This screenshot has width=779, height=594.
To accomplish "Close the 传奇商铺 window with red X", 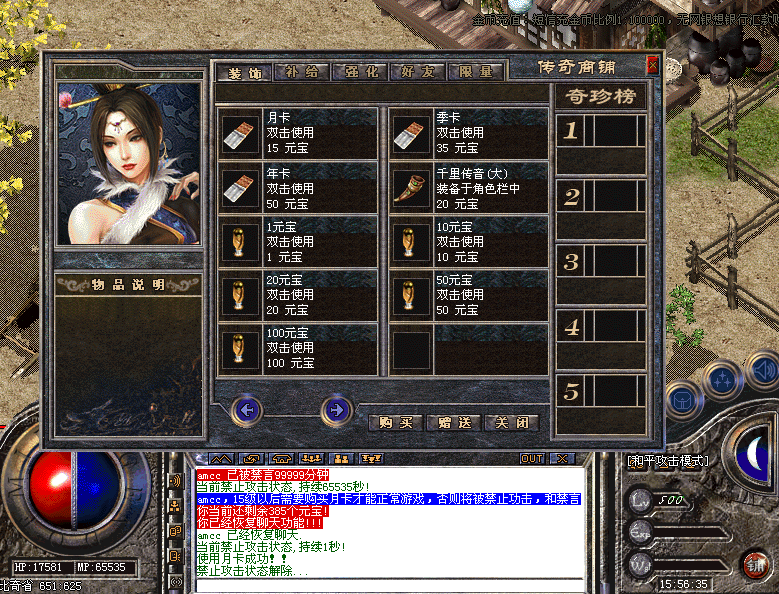I will [652, 66].
